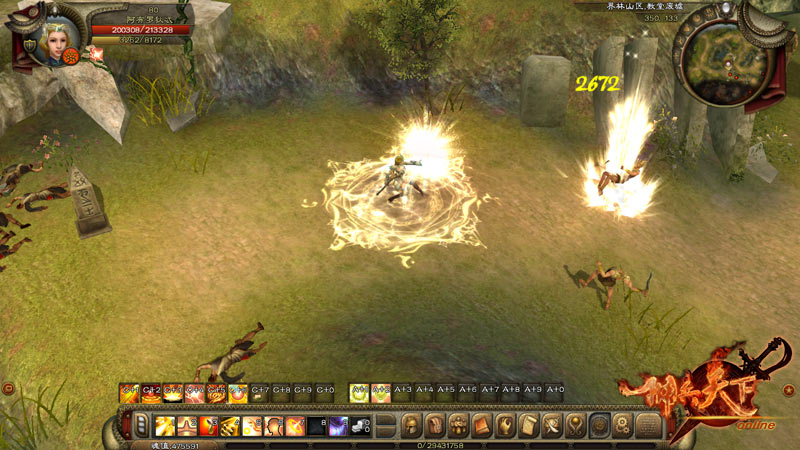The width and height of the screenshot is (800, 450).
Task: Select the yellow skill in slot A+1
Action: (358, 393)
